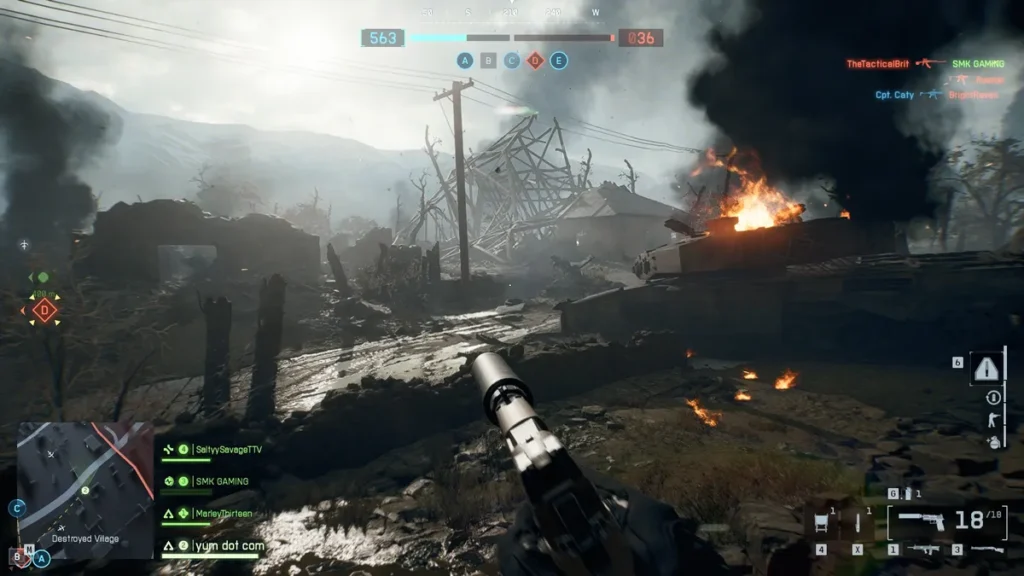Click the objective D marker beside the screen edge
The height and width of the screenshot is (576, 1024).
[x=44, y=310]
